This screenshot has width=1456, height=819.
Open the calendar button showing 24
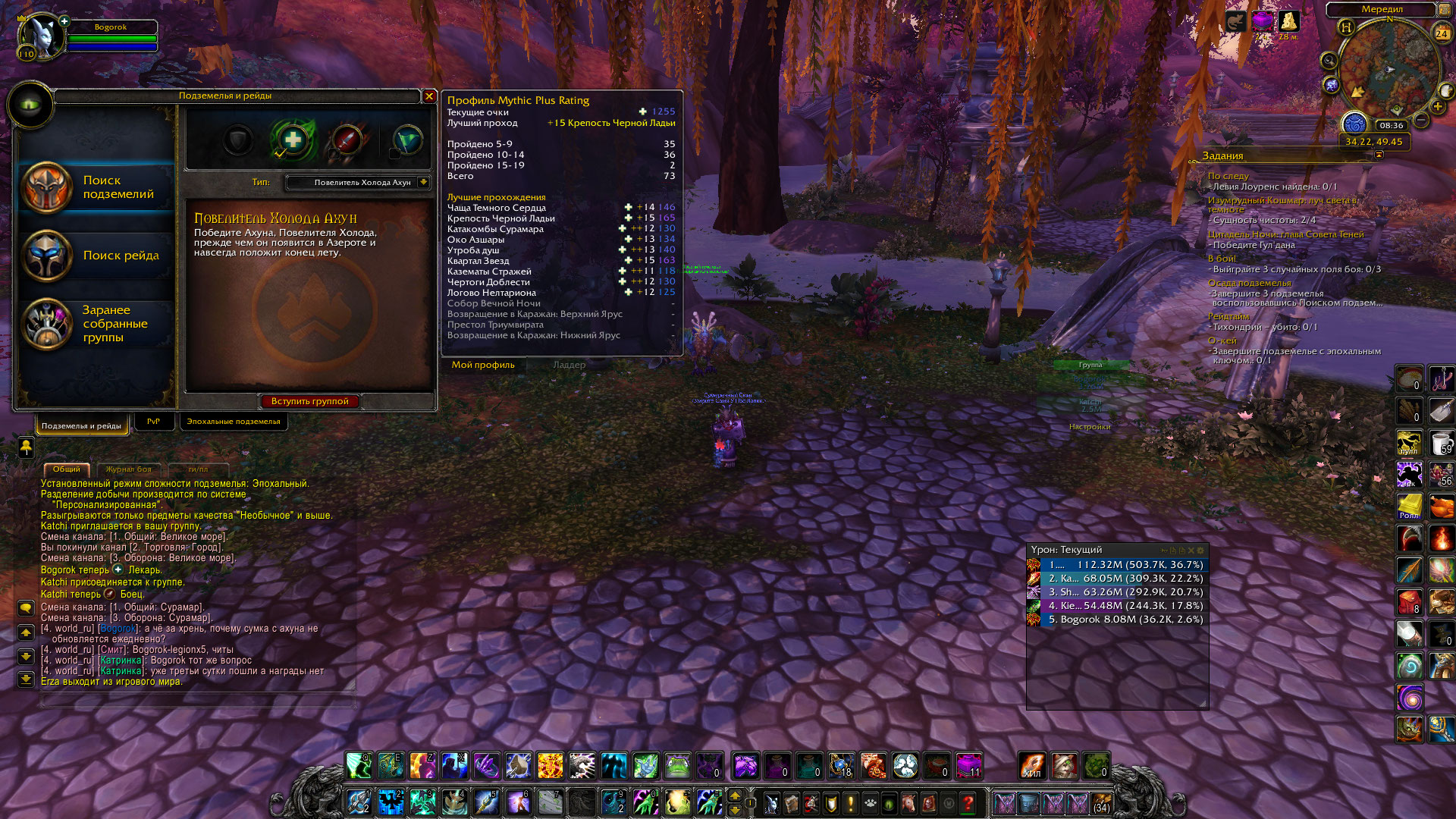[x=1442, y=33]
